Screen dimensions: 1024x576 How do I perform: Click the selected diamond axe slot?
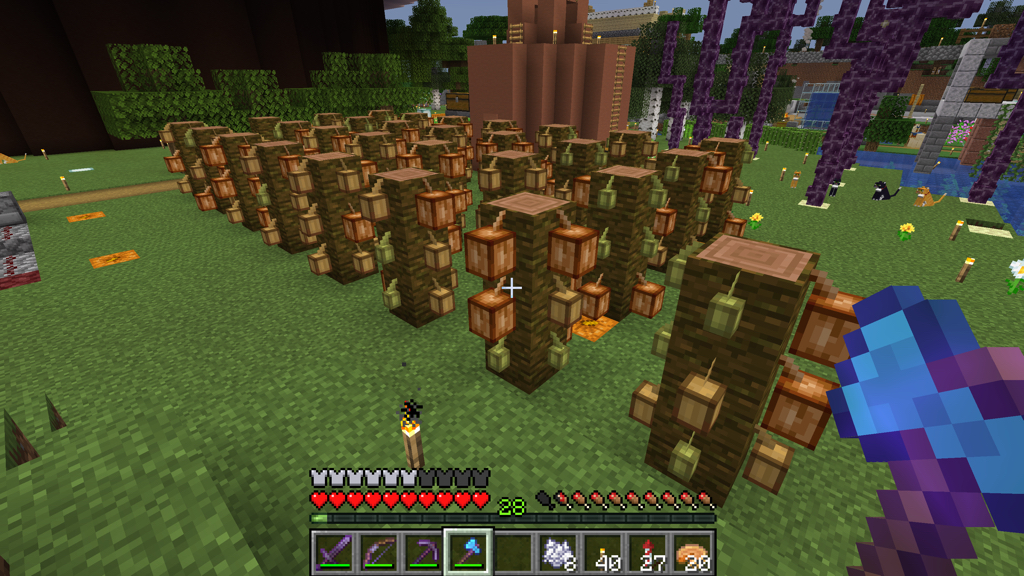468,552
